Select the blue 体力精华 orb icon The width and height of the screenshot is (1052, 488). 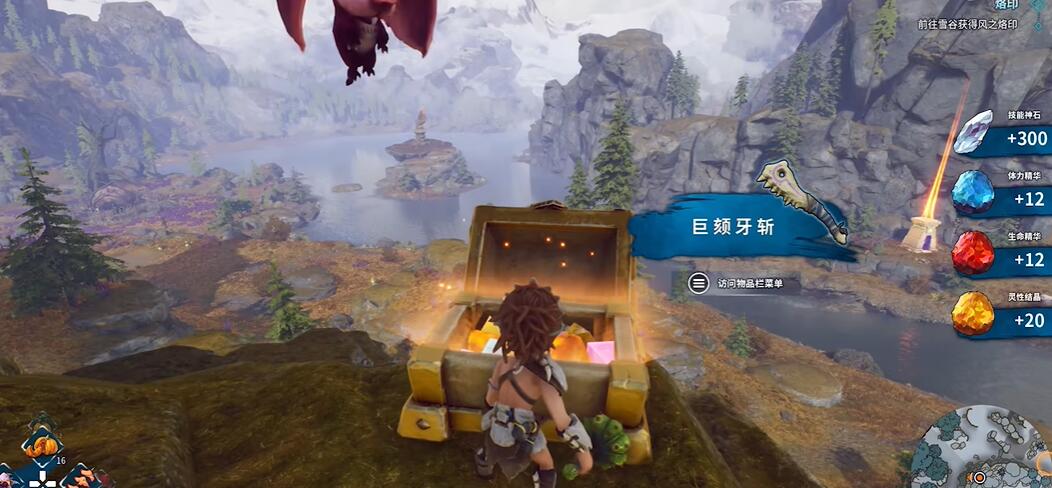[x=972, y=192]
